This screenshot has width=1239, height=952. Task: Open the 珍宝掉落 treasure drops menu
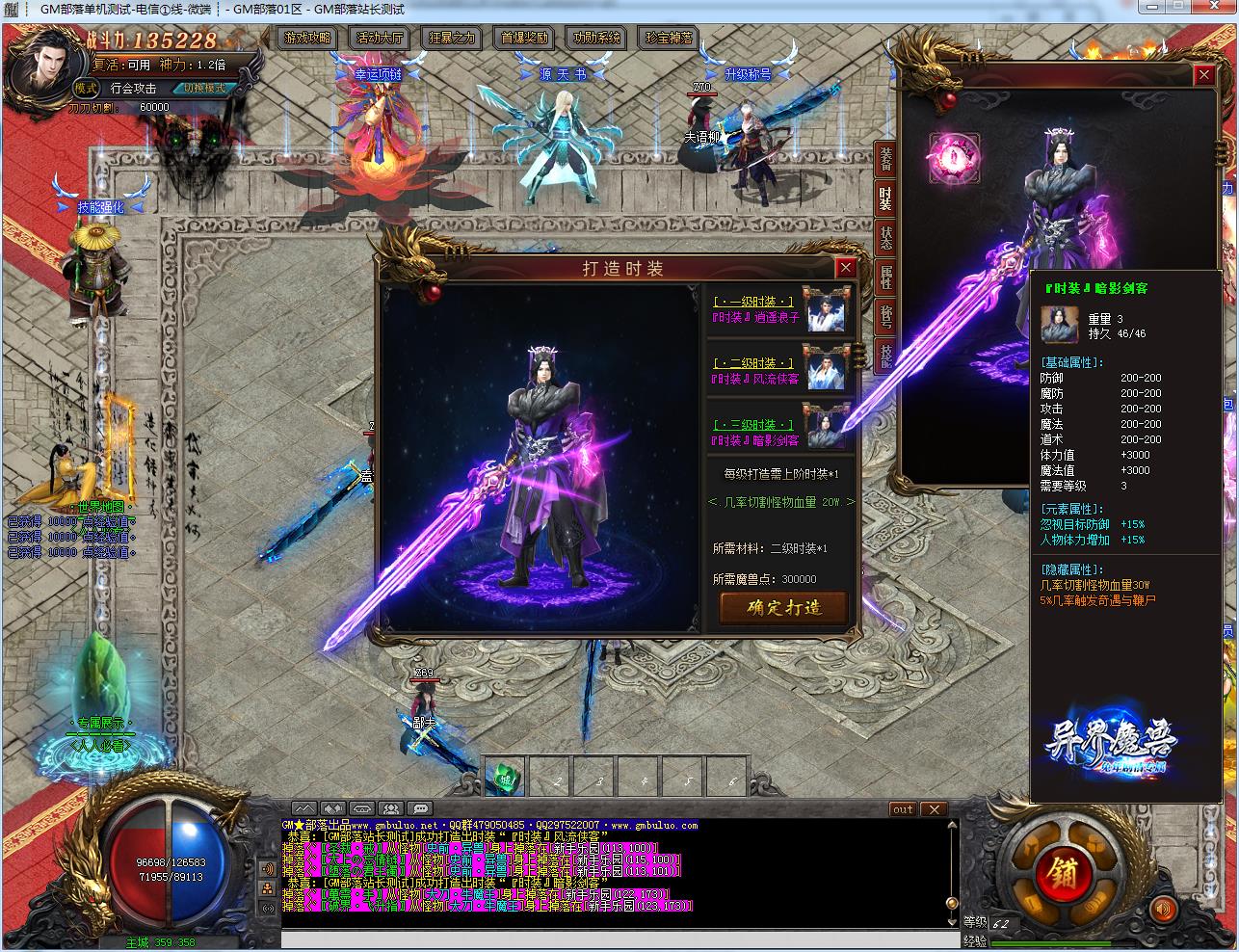670,39
